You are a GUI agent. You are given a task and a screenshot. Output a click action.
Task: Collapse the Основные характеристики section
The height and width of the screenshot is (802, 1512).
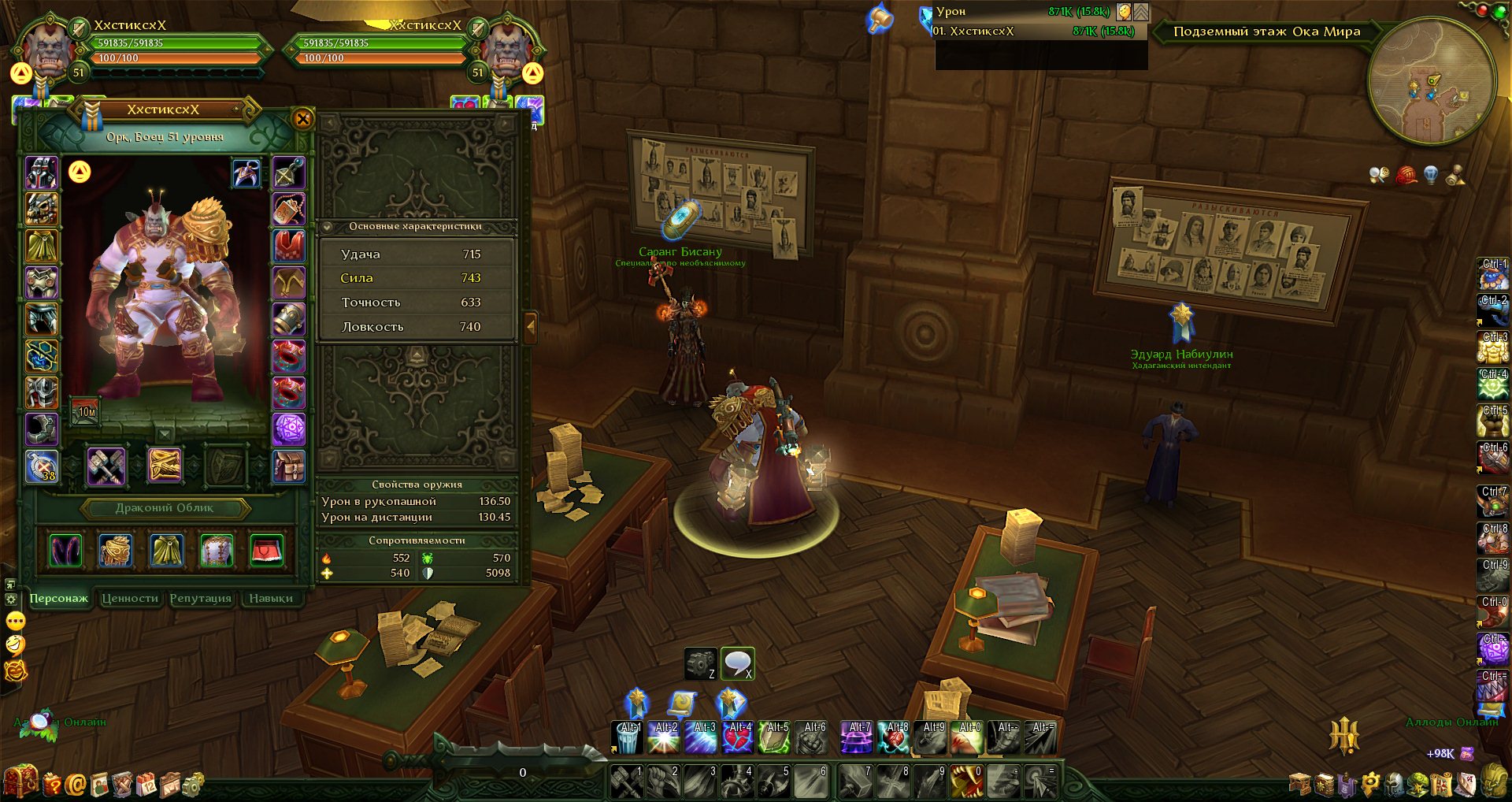[328, 227]
